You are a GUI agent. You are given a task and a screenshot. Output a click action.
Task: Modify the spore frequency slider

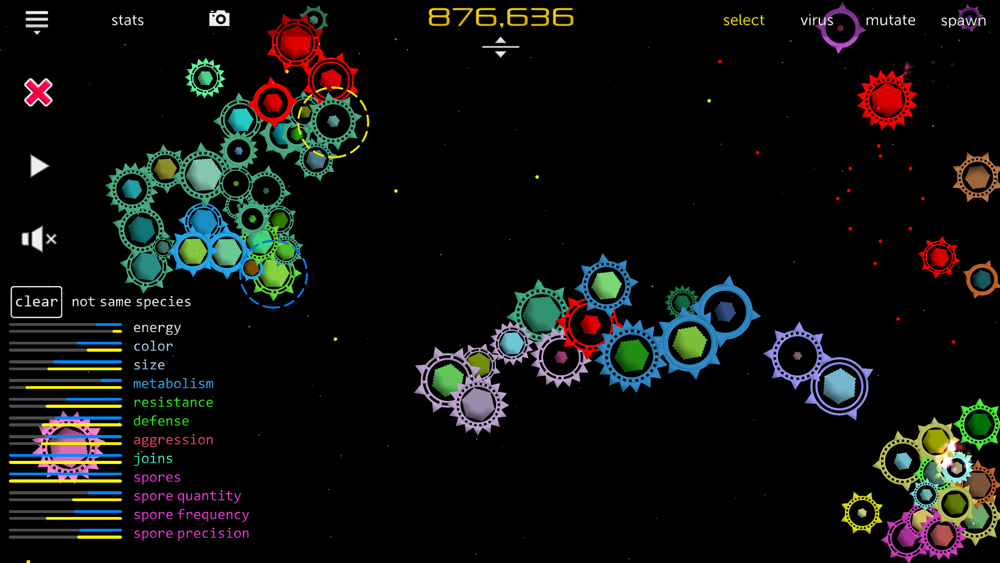point(65,515)
